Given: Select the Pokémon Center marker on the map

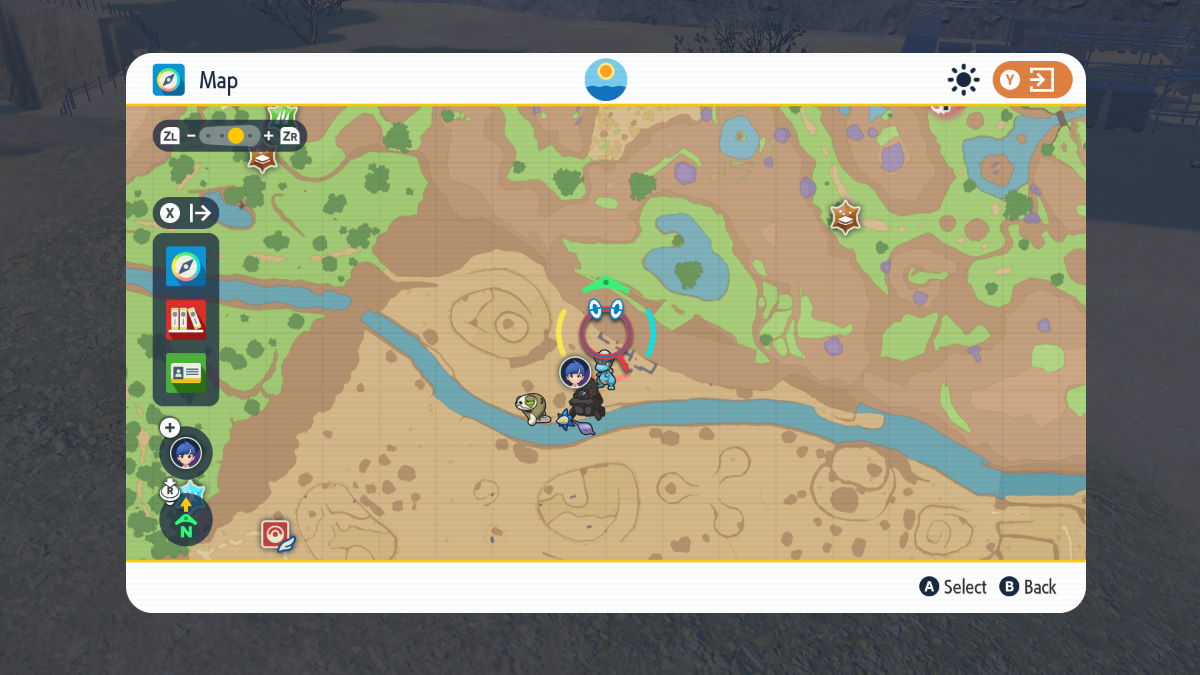Looking at the screenshot, I should click(x=276, y=535).
